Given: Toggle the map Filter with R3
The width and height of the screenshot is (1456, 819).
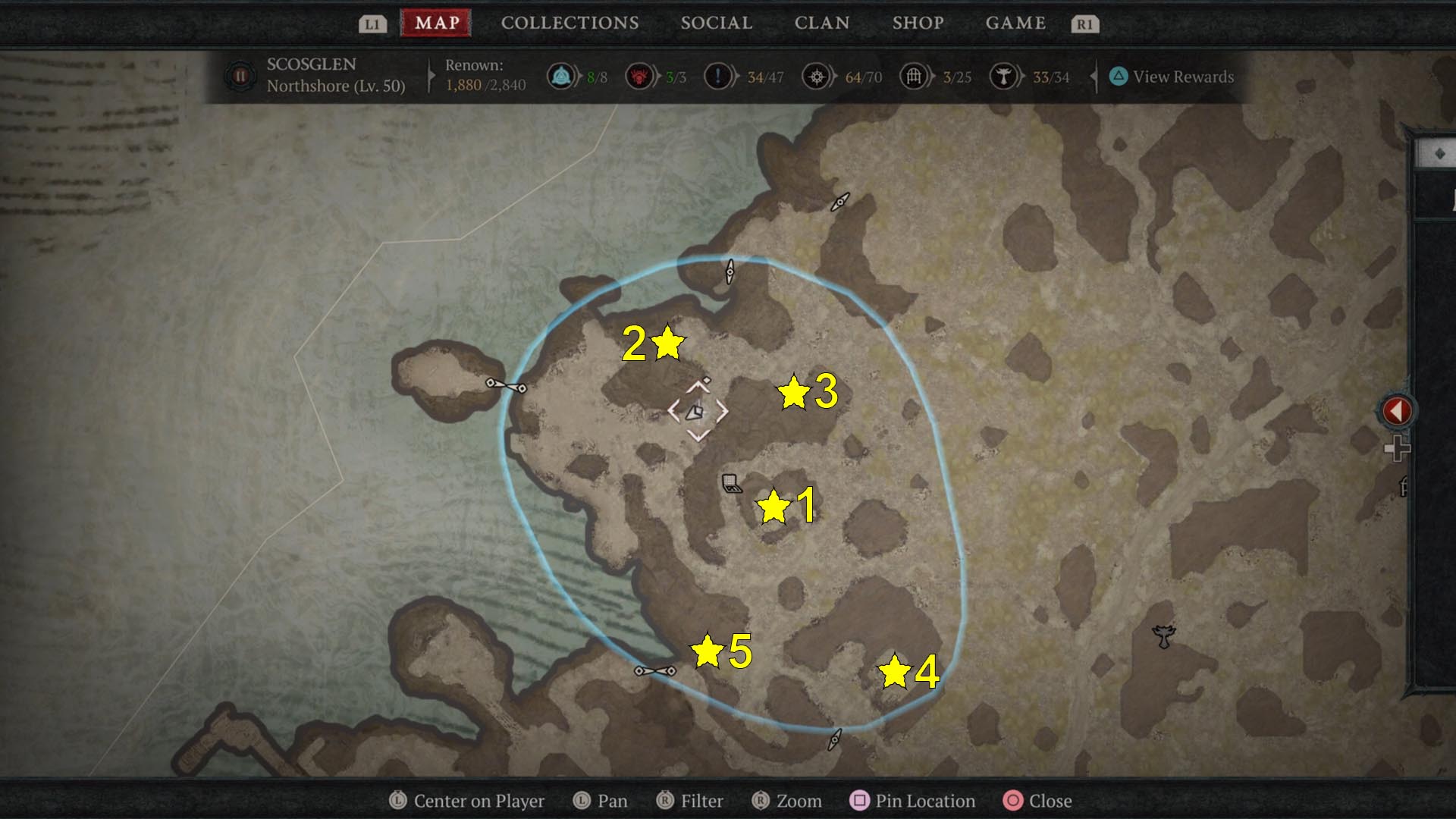Looking at the screenshot, I should 690,801.
